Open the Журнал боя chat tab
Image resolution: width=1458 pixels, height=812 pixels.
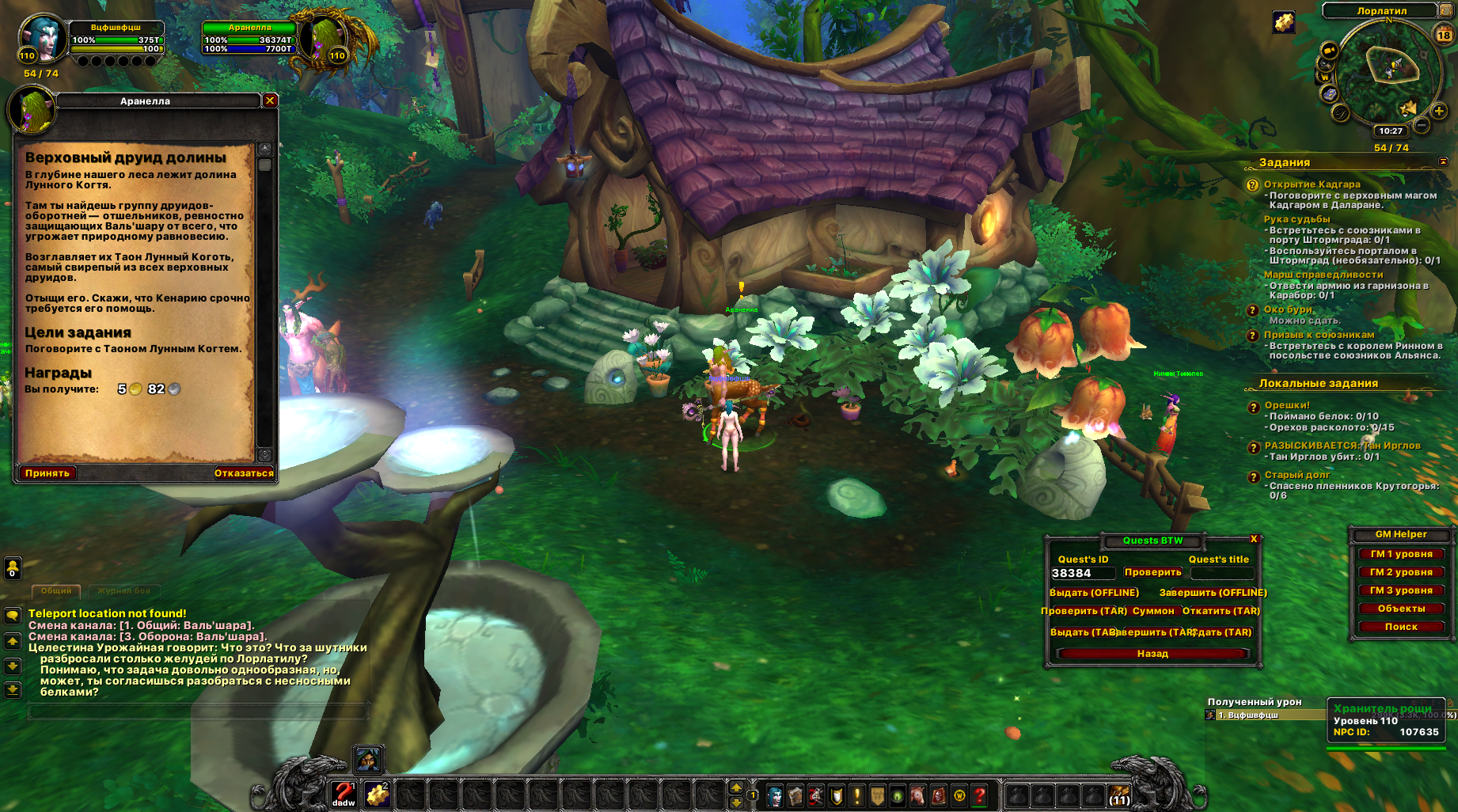click(x=124, y=591)
